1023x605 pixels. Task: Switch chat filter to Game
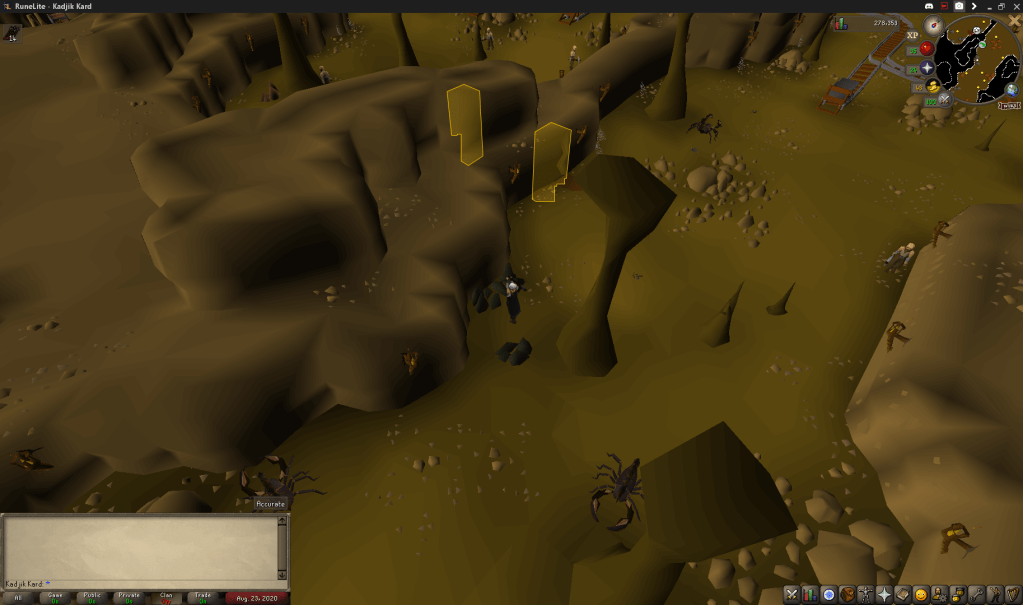point(55,598)
